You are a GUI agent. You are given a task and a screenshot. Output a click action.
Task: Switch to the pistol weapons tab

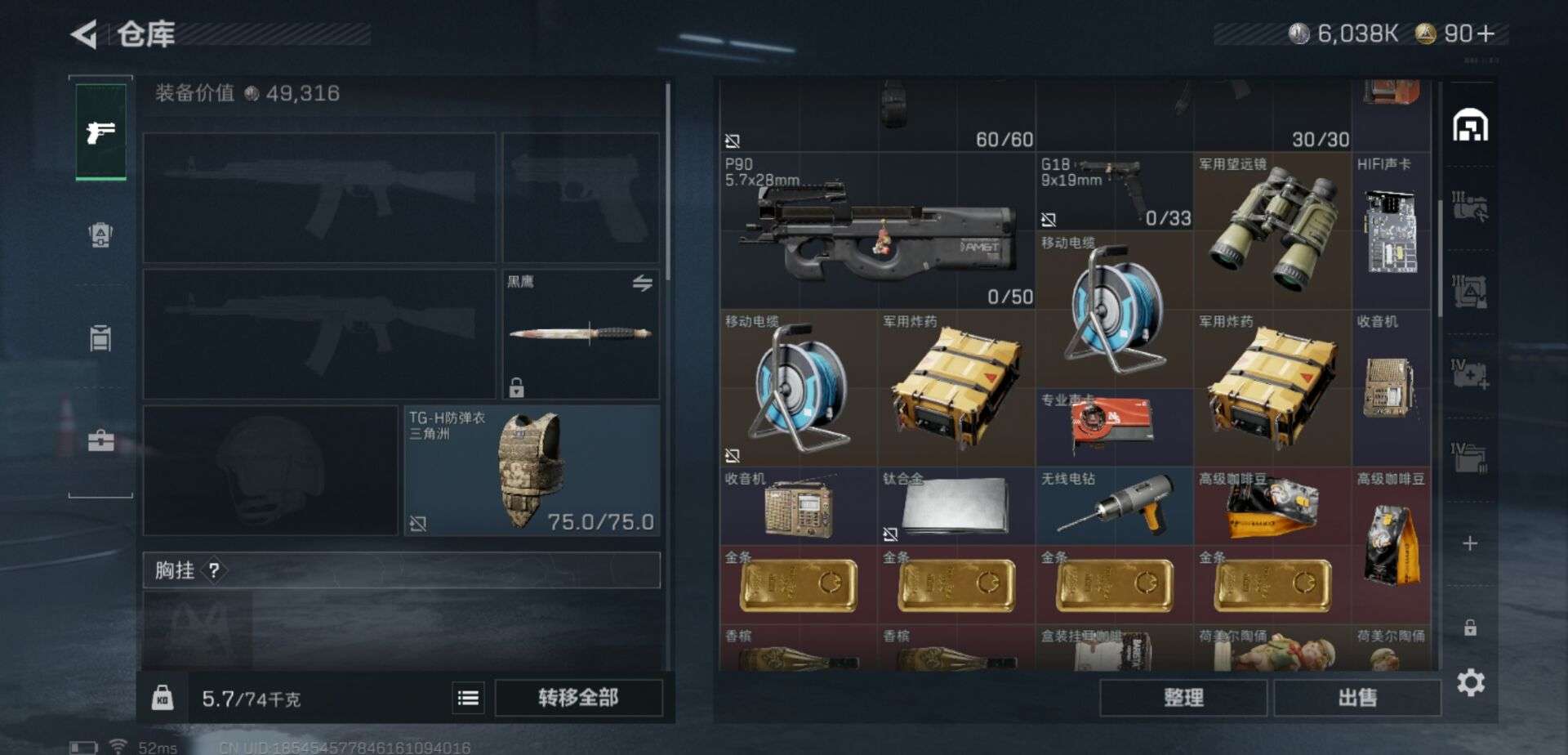(100, 132)
